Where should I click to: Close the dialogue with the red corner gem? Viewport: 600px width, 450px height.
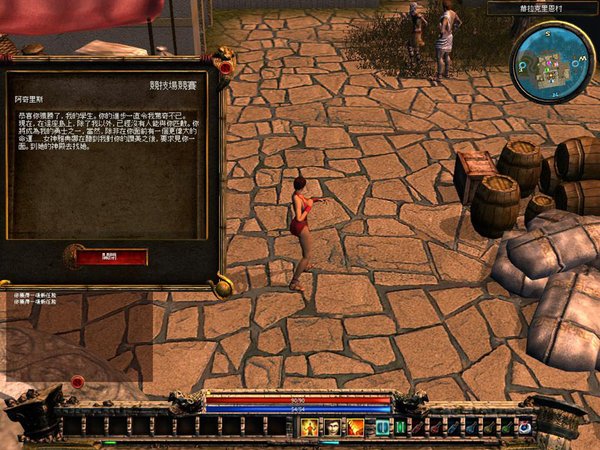point(226,68)
